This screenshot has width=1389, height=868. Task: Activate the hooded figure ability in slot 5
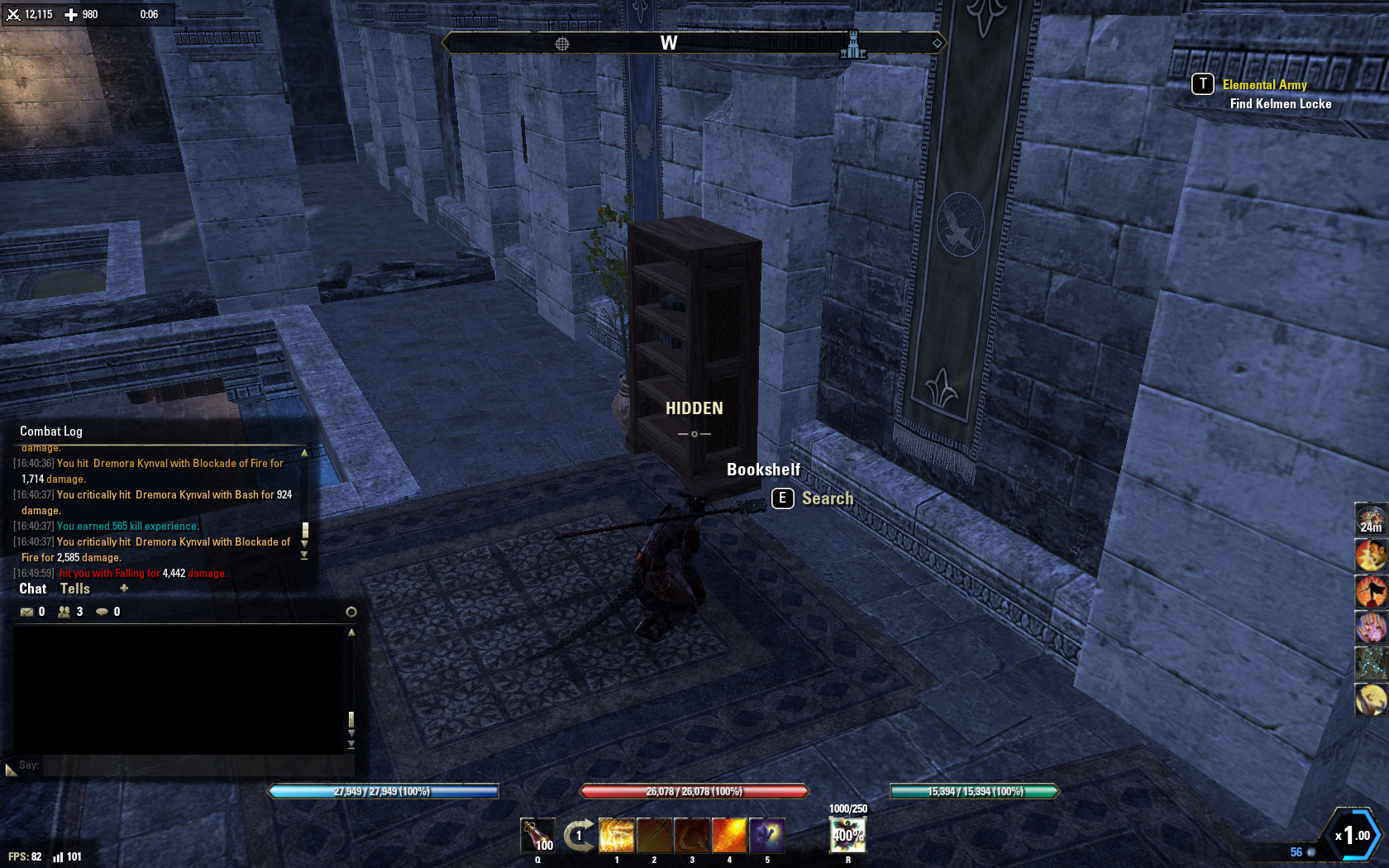tap(767, 835)
